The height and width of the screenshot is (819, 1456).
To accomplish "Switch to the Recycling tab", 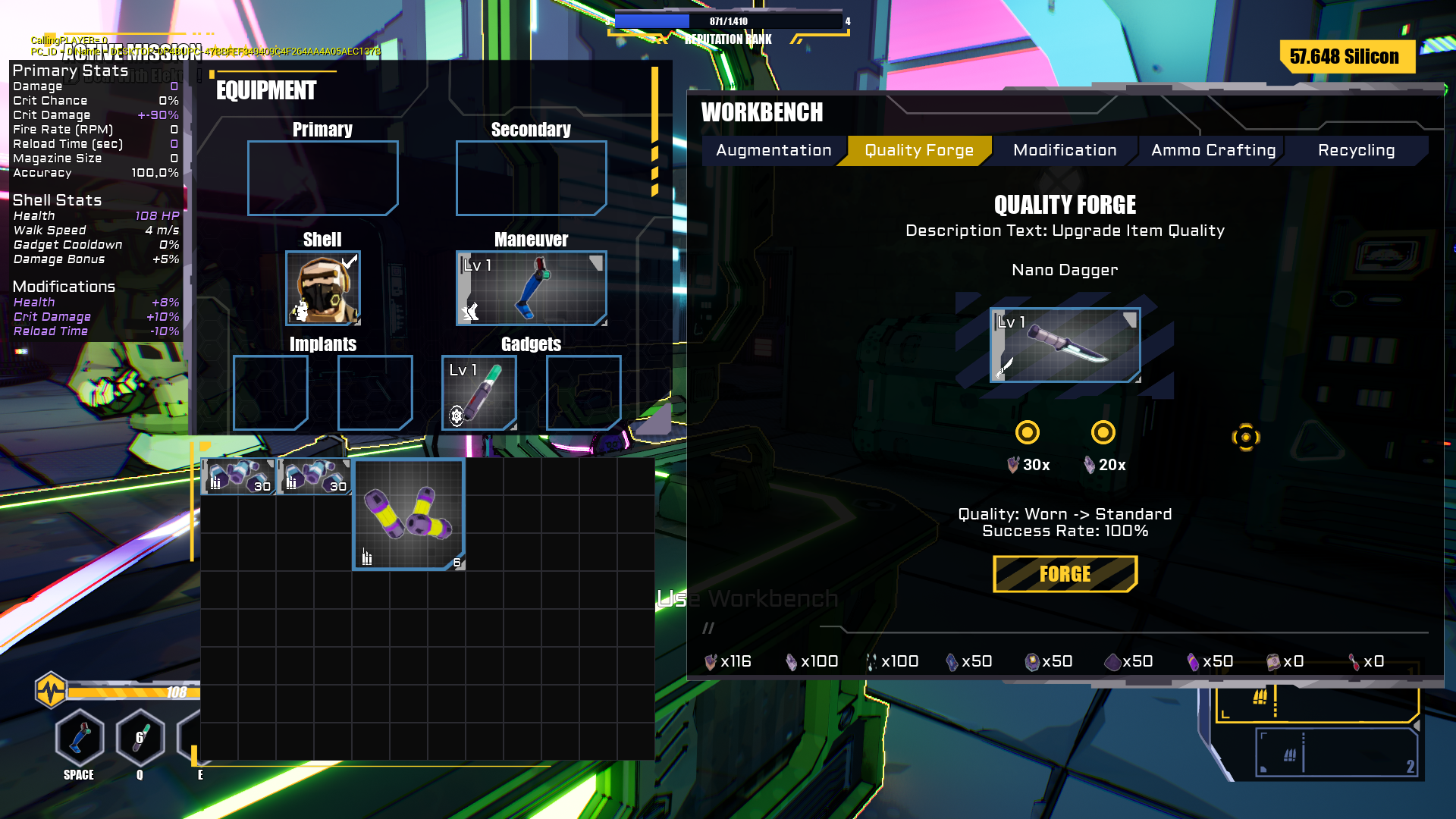I will click(1356, 150).
